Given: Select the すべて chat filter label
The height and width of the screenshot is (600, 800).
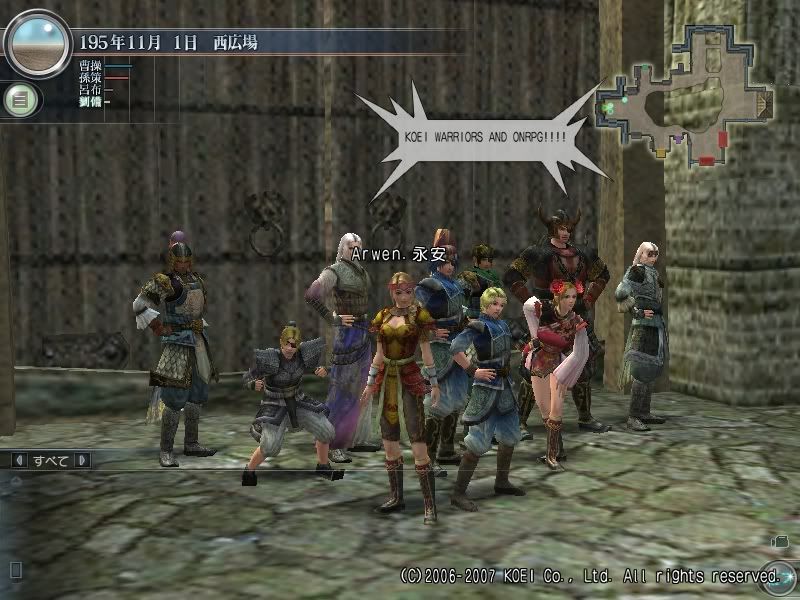Looking at the screenshot, I should (x=50, y=460).
